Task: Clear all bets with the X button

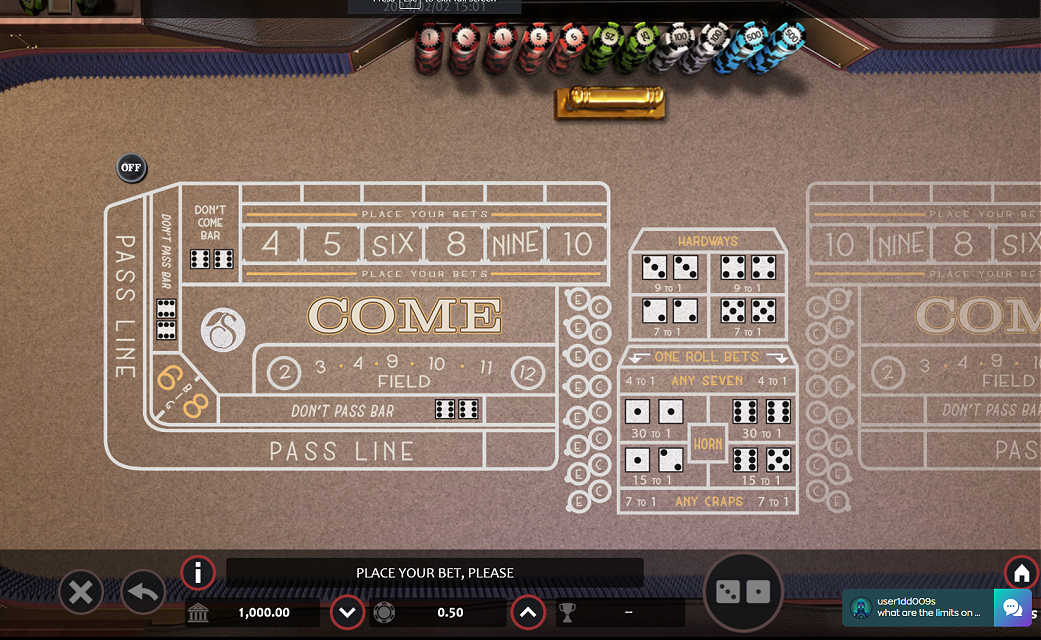Action: tap(81, 593)
